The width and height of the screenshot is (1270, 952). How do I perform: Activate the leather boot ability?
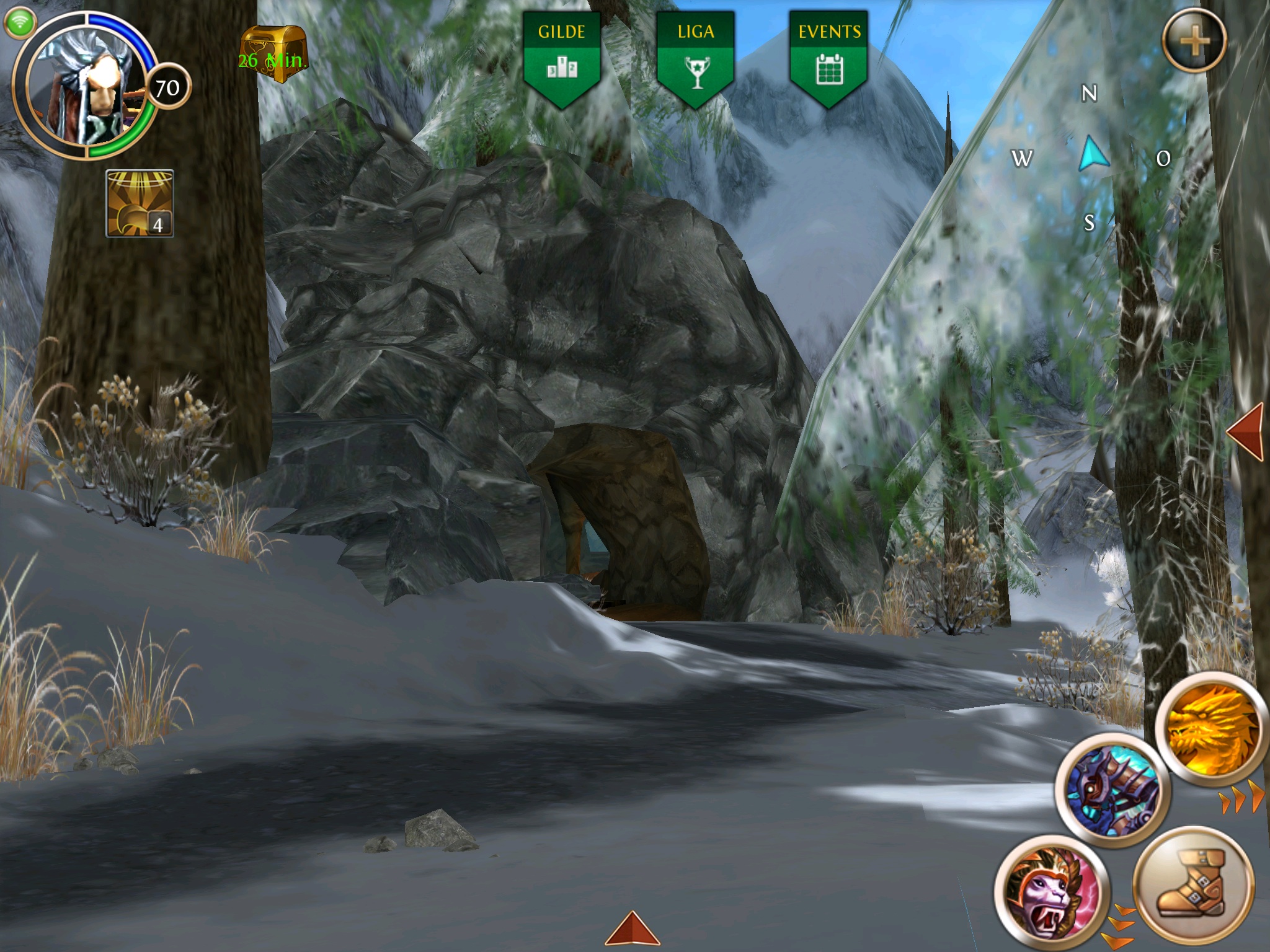pyautogui.click(x=1193, y=884)
